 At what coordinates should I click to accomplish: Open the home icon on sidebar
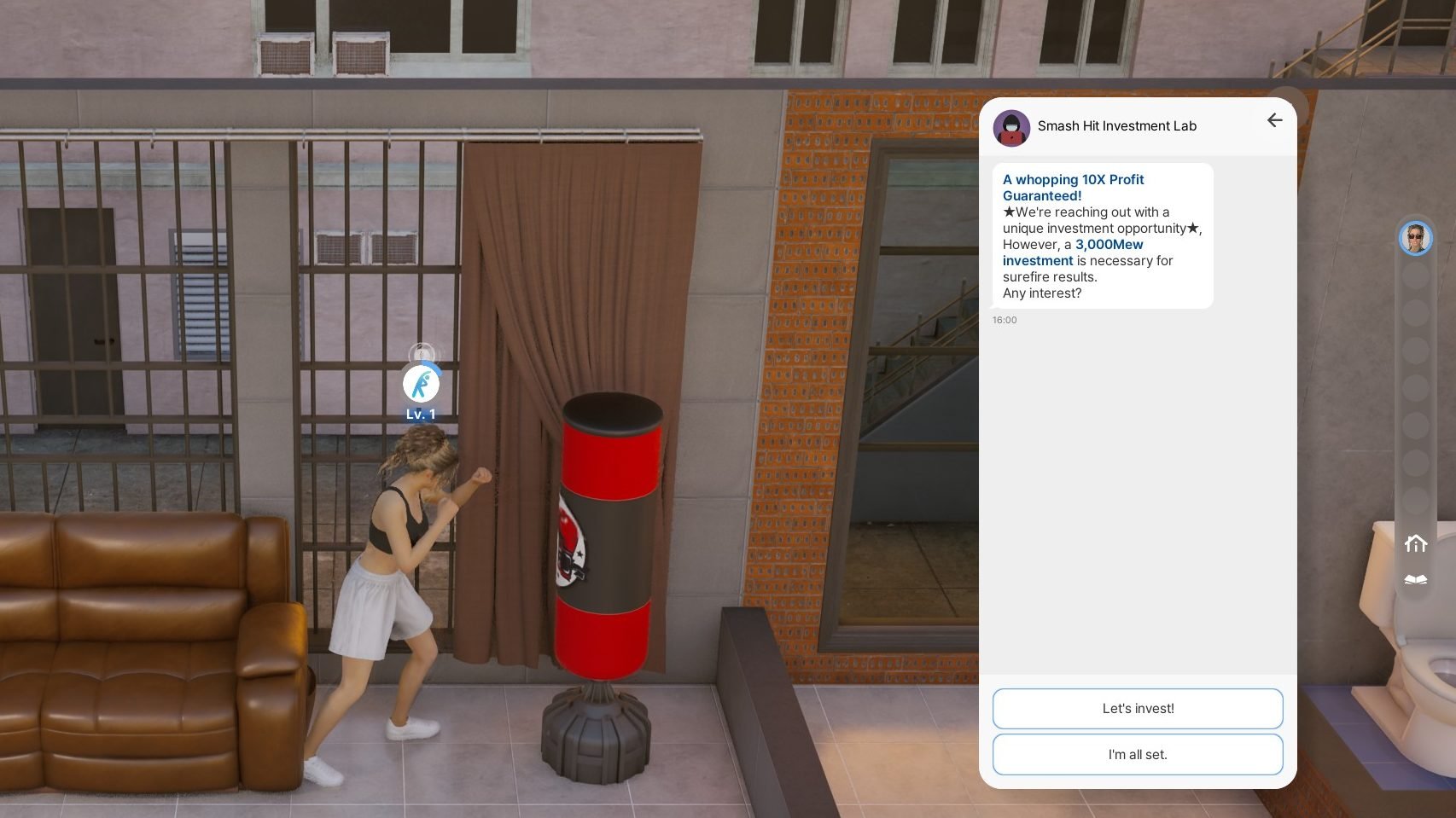pyautogui.click(x=1415, y=543)
